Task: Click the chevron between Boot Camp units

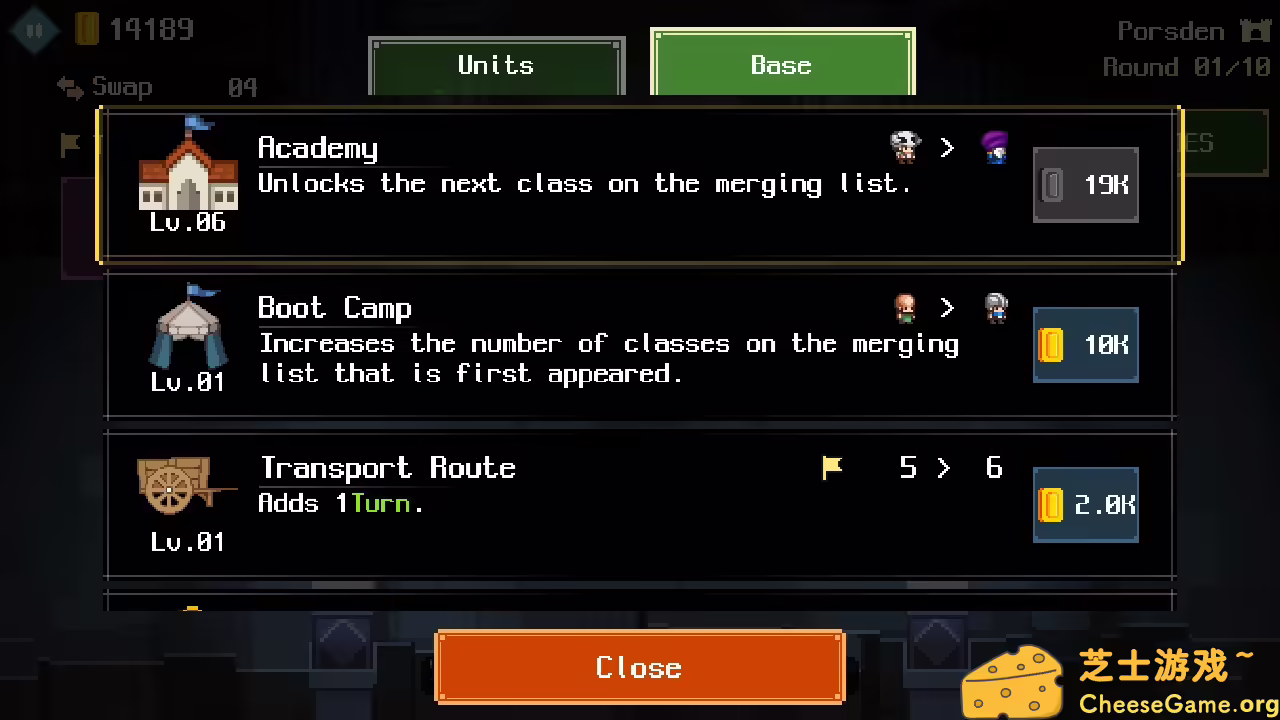Action: 946,308
